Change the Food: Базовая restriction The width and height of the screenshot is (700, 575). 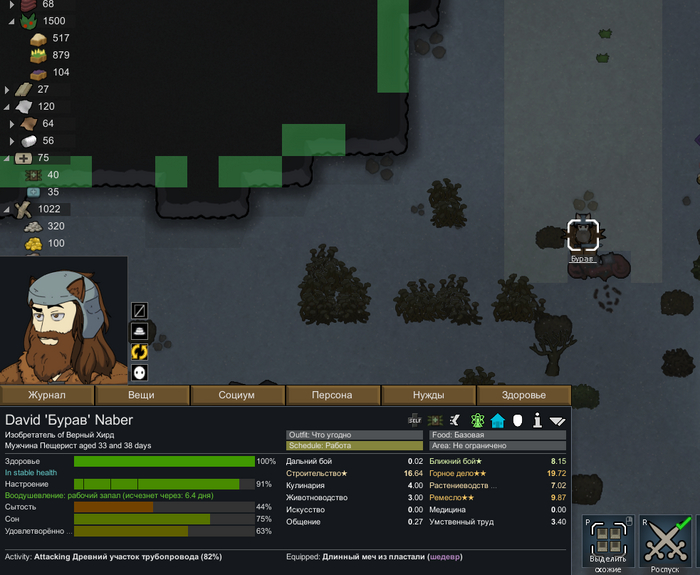[497, 434]
